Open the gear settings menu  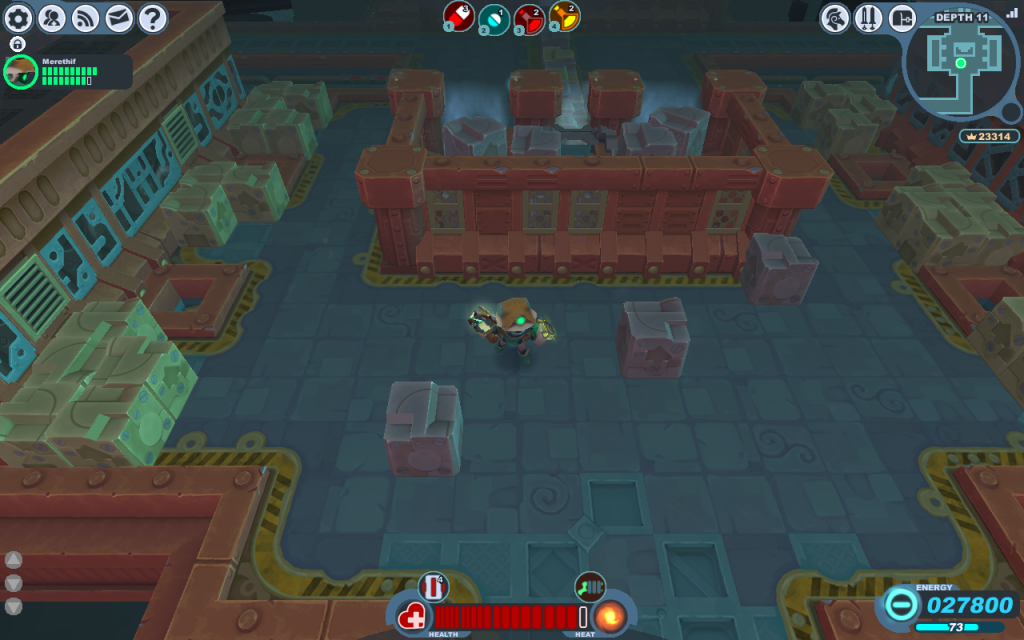pyautogui.click(x=21, y=17)
